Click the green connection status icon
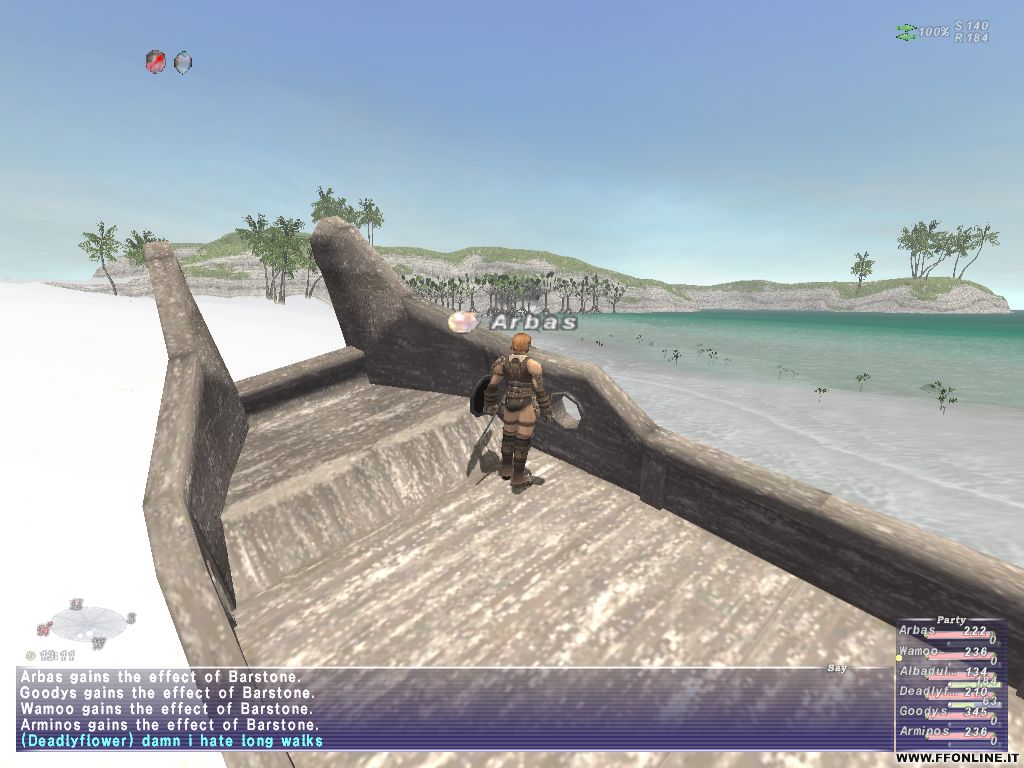Screen dimensions: 1024x768 (905, 33)
